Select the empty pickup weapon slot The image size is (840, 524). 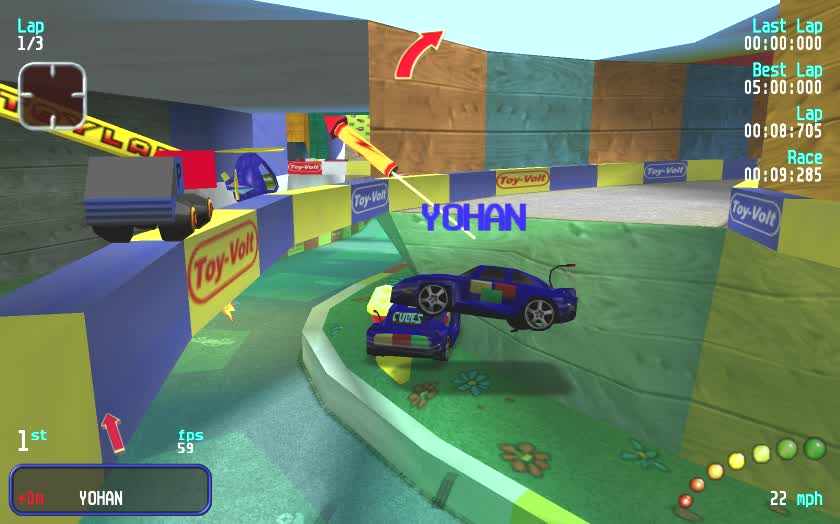[x=52, y=95]
